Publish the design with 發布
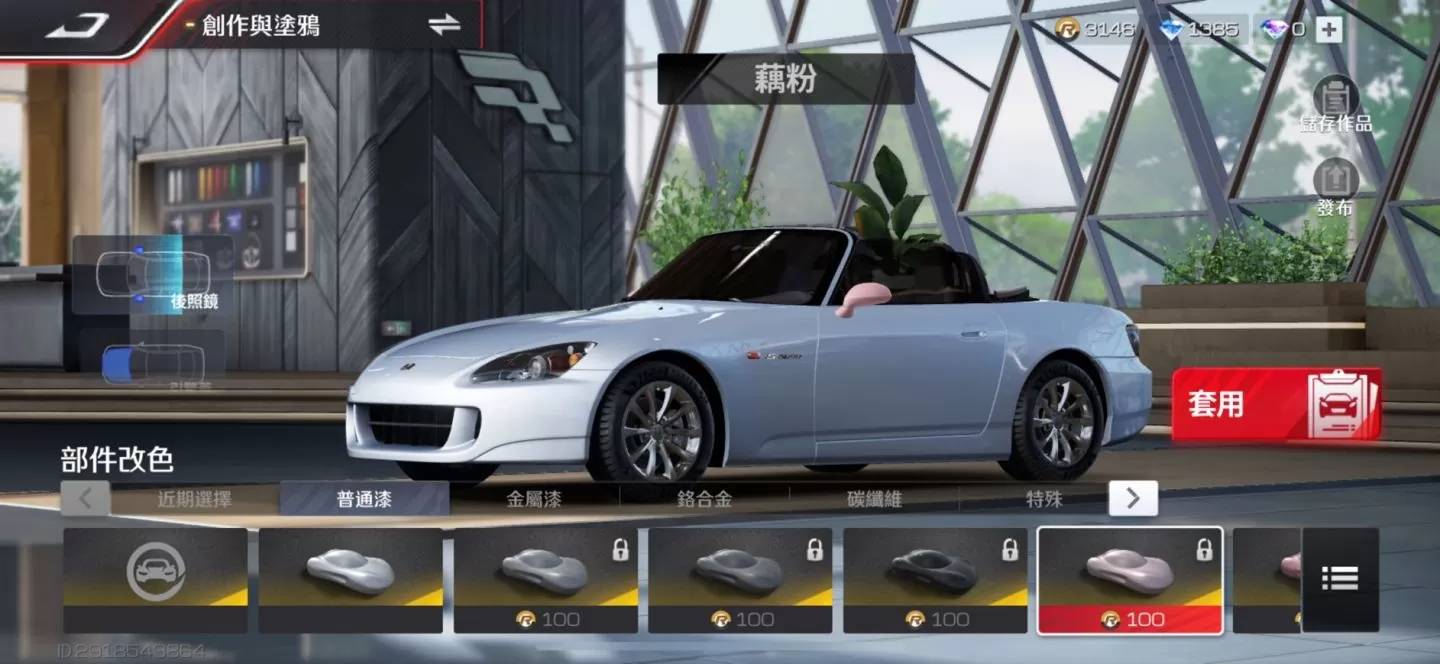 1335,188
